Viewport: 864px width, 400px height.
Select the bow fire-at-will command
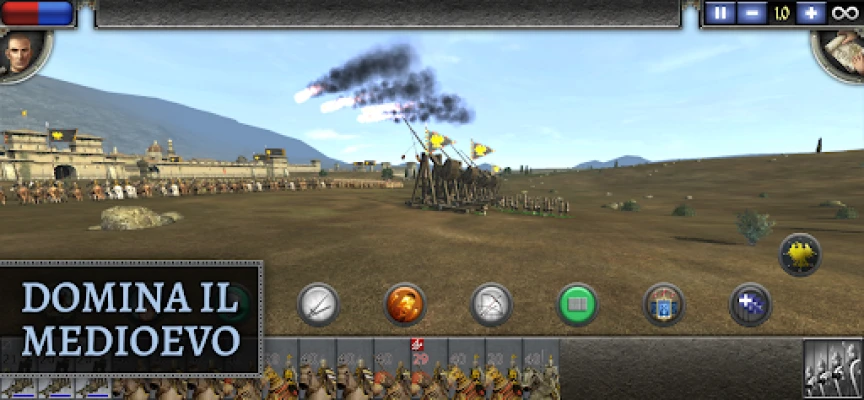click(x=491, y=304)
